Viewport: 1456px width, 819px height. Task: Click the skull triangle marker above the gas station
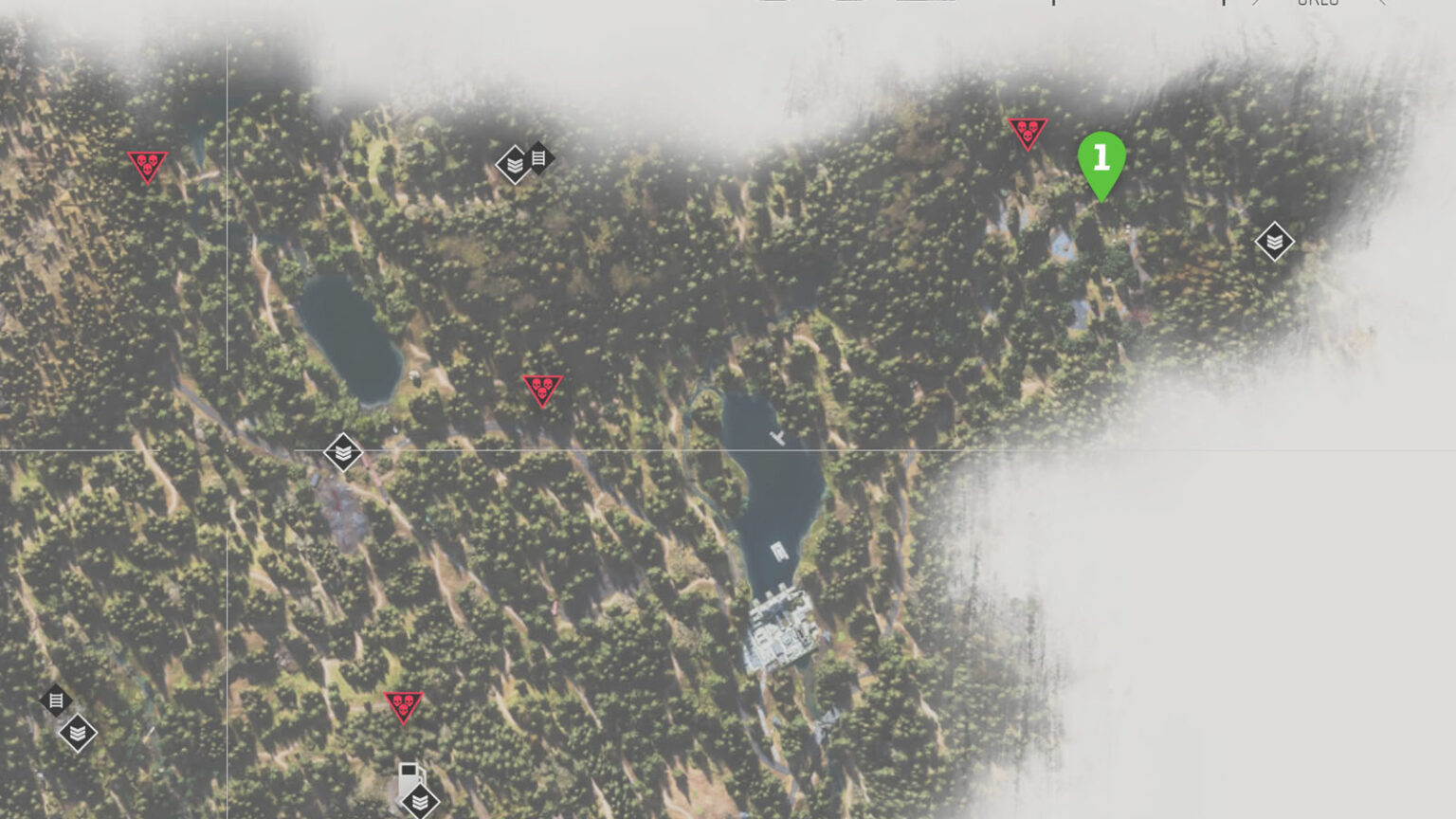[x=404, y=707]
